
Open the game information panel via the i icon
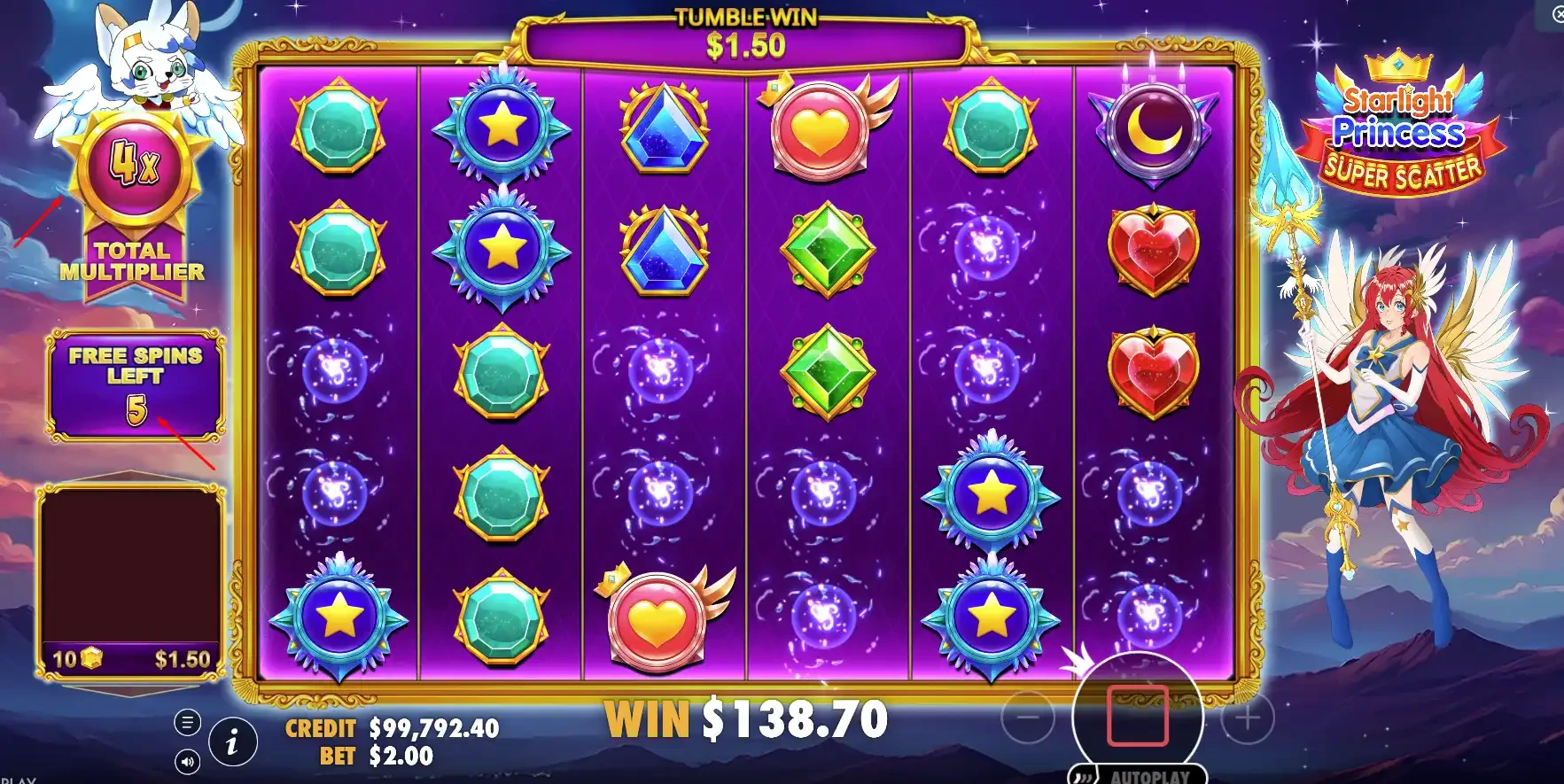tap(232, 742)
